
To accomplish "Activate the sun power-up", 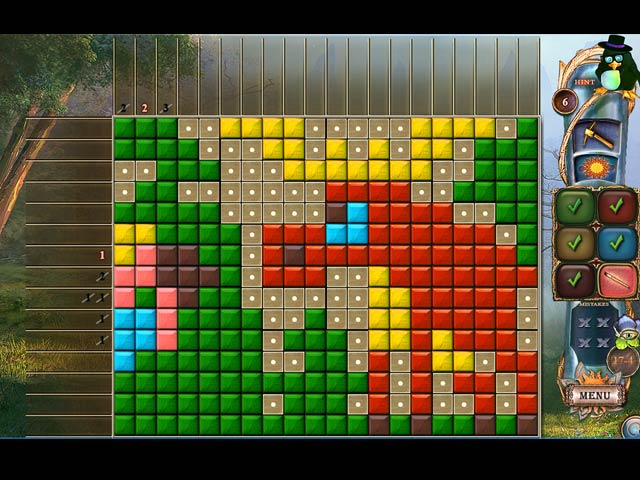I will (597, 166).
